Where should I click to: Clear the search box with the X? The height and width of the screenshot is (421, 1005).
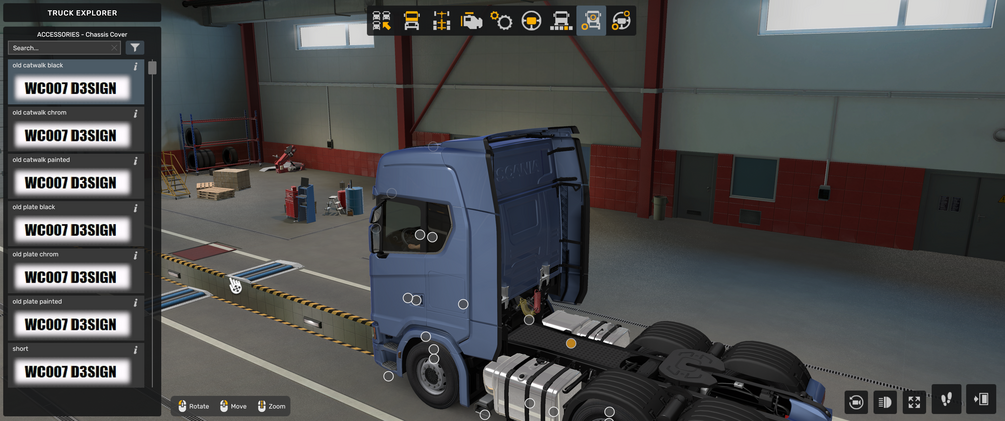tap(115, 48)
